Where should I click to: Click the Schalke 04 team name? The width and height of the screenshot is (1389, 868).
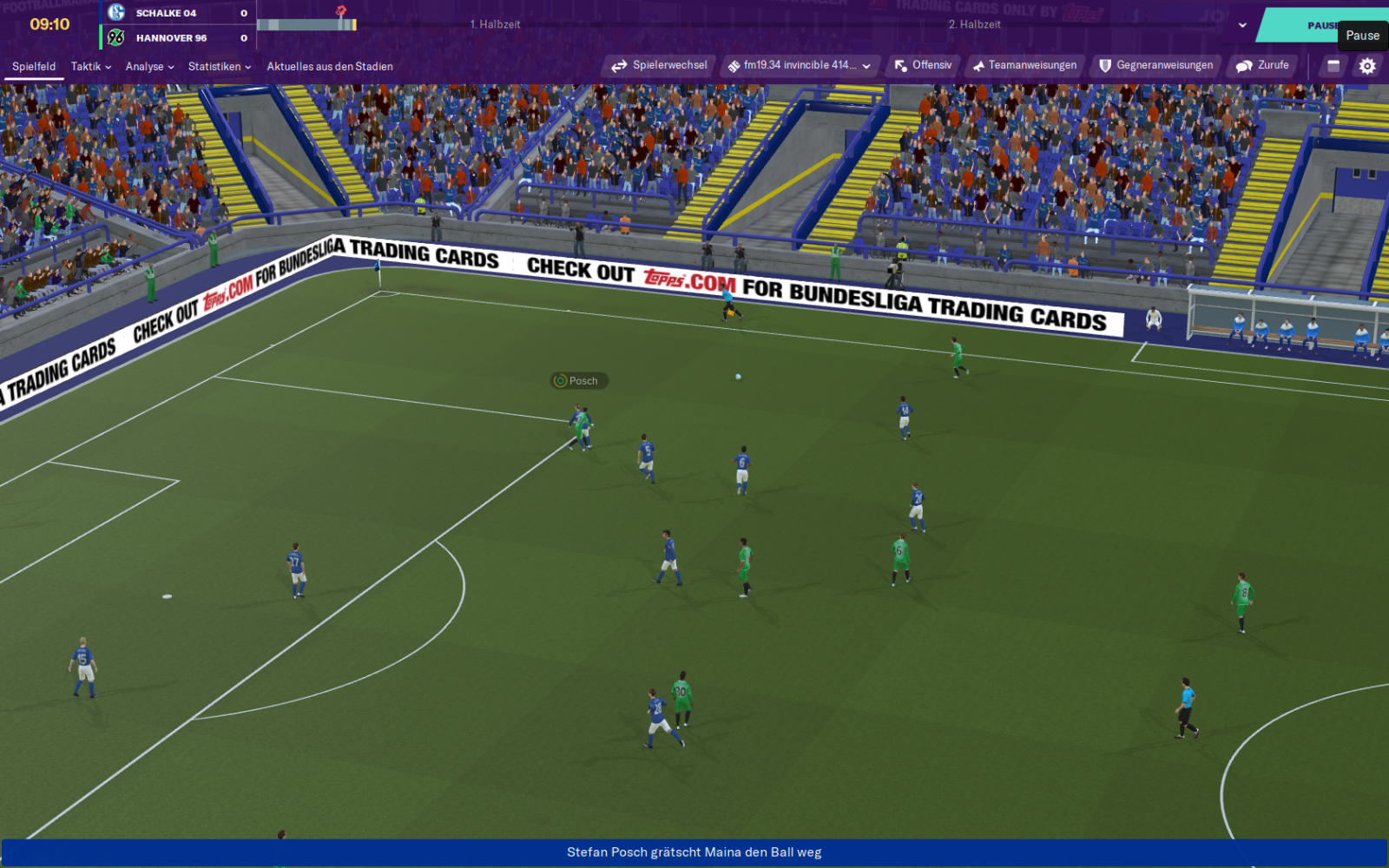(166, 13)
